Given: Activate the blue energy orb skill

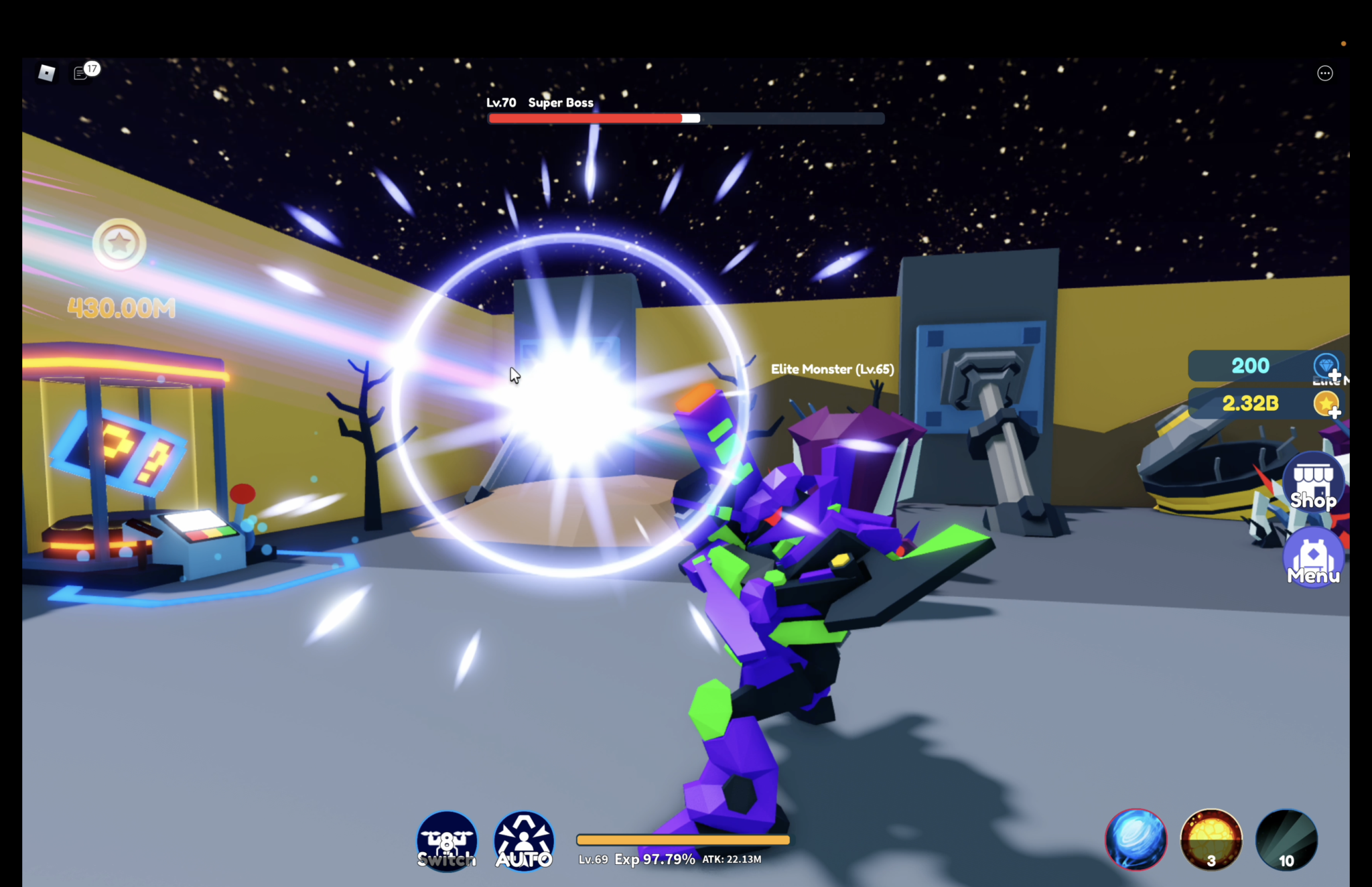Looking at the screenshot, I should 1135,839.
